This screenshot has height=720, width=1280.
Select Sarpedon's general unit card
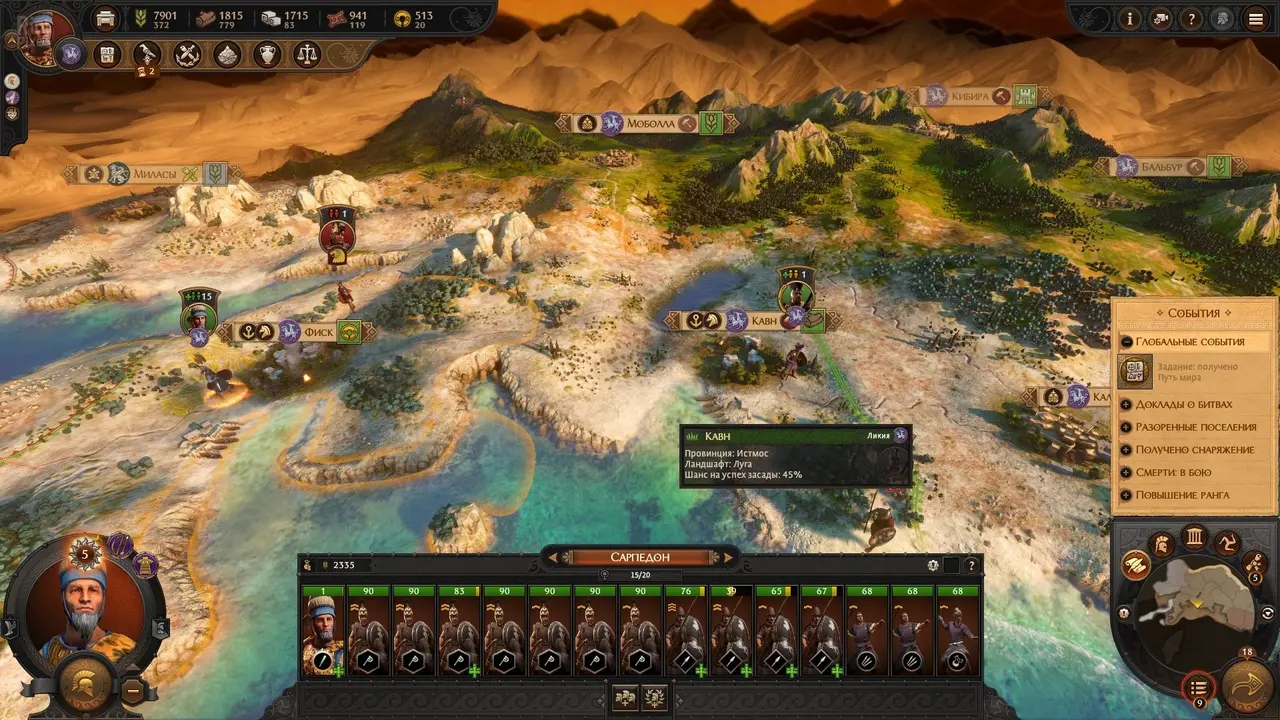[x=323, y=632]
